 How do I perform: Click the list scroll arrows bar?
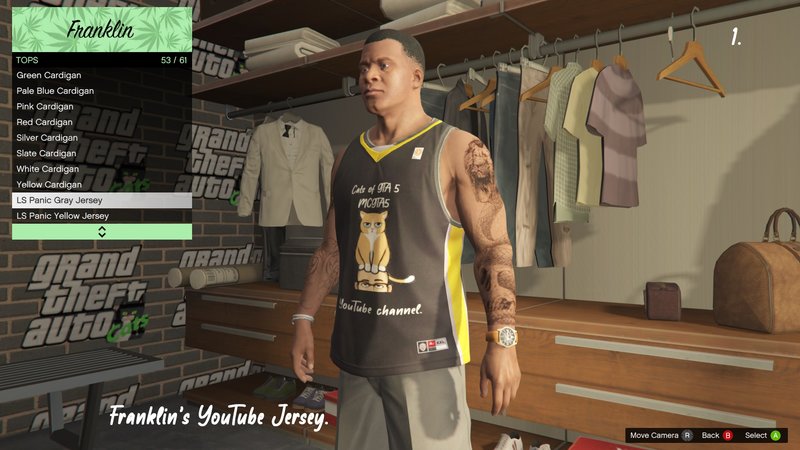(x=101, y=232)
